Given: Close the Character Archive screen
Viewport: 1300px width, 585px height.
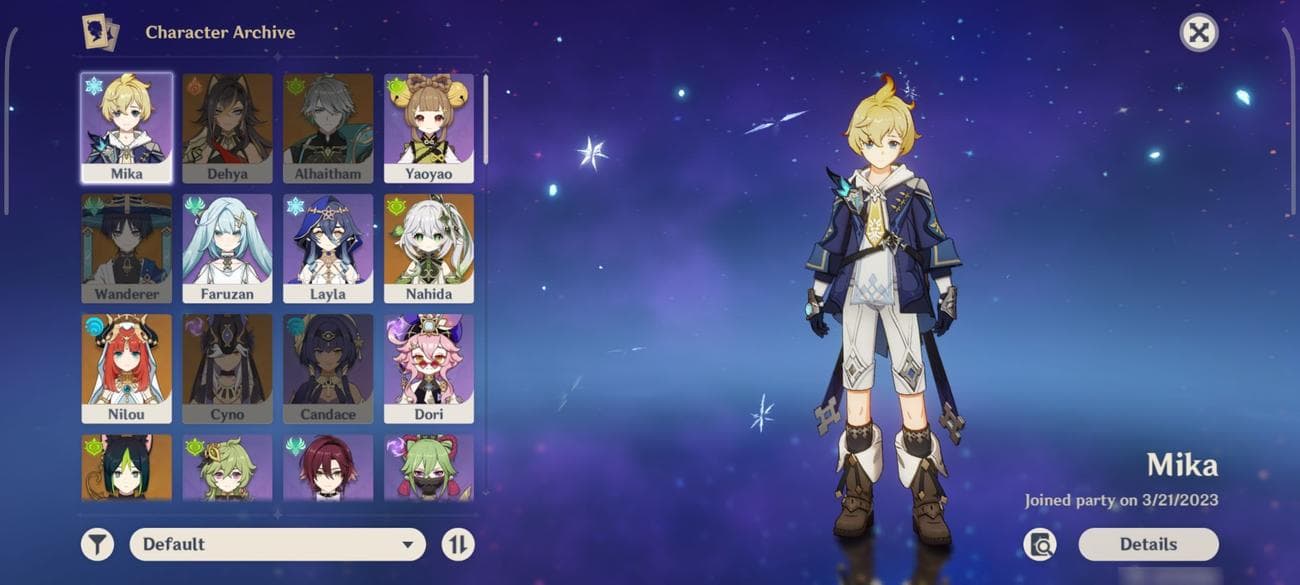Looking at the screenshot, I should tap(1198, 33).
